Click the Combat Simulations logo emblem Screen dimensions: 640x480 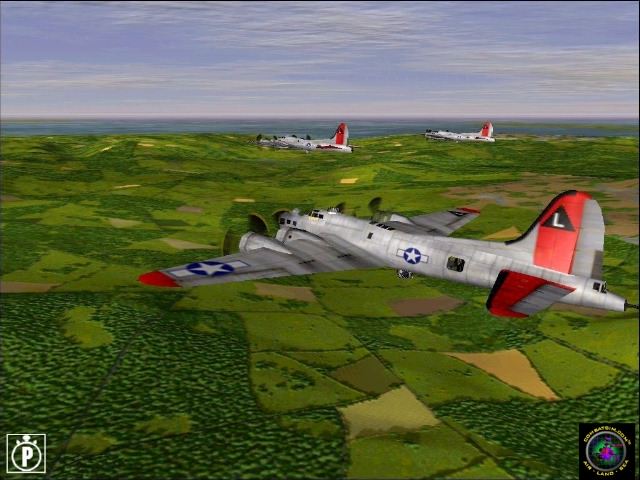click(606, 450)
